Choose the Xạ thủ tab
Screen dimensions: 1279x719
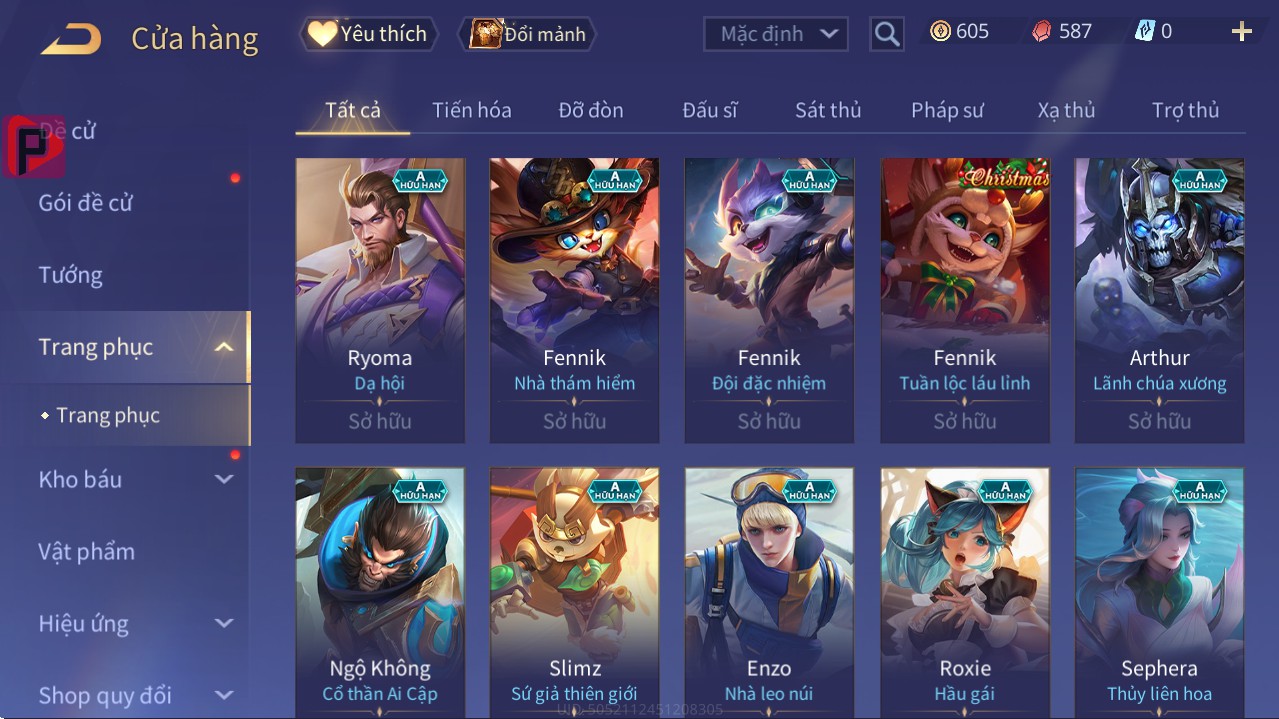1066,110
